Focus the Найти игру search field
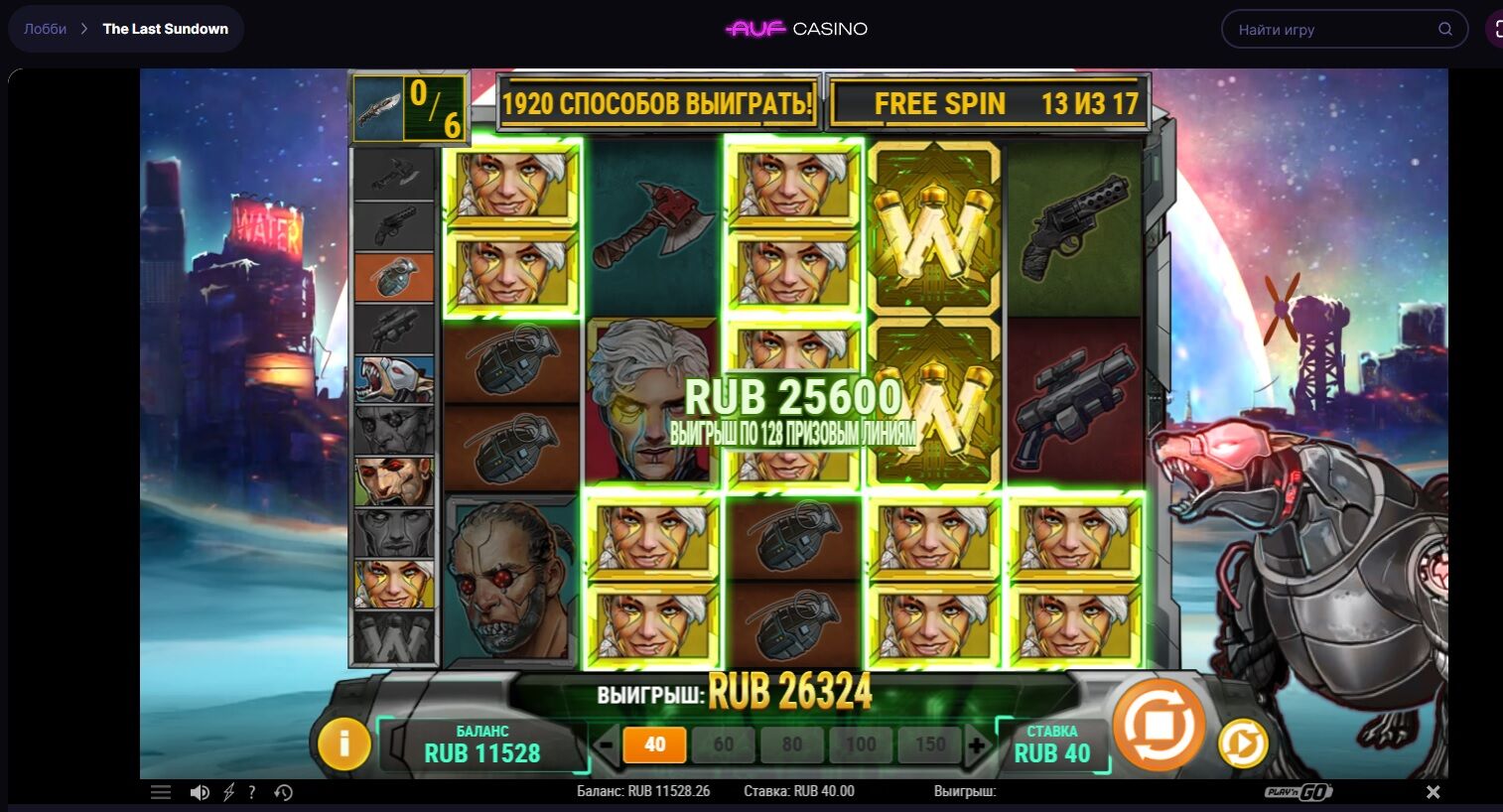 point(1330,30)
